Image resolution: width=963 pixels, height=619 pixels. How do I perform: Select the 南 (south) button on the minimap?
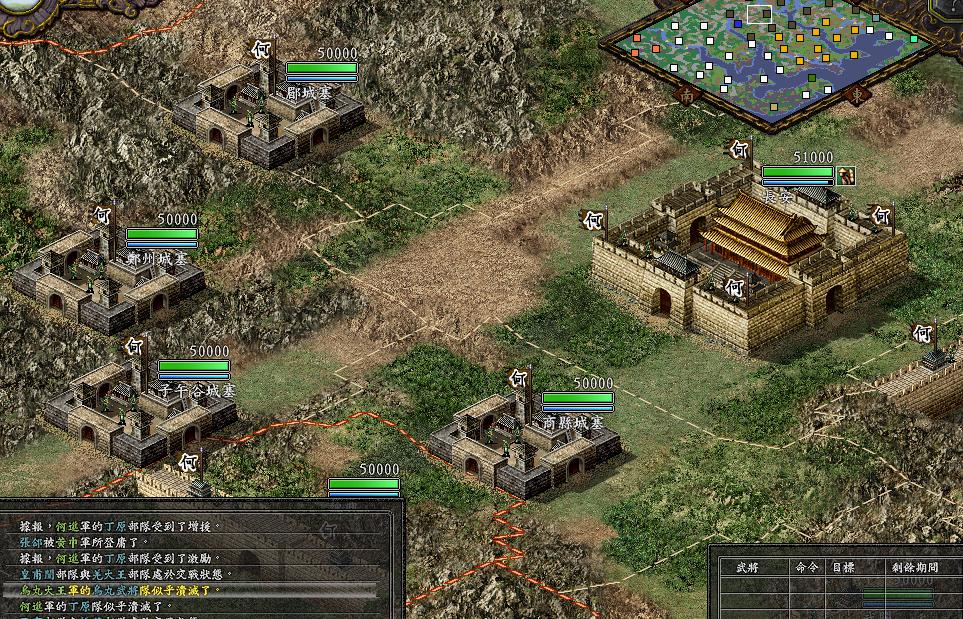687,95
